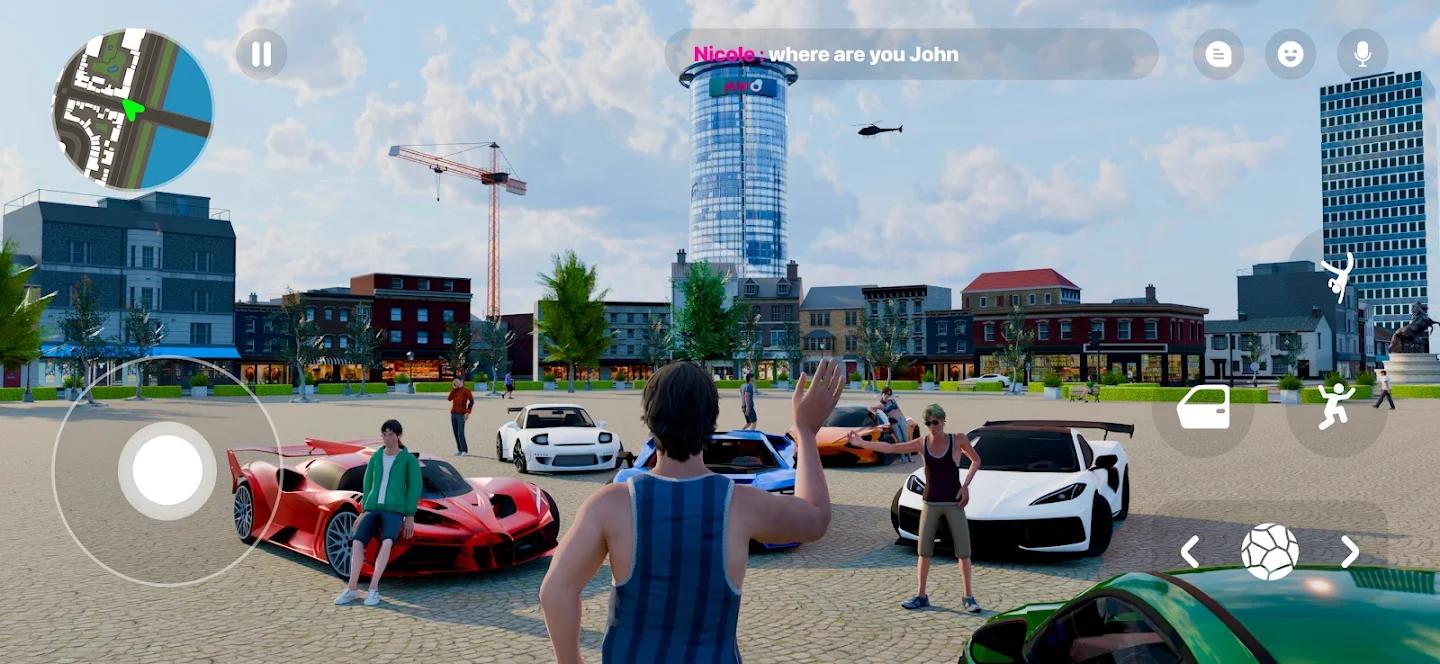Pause the game with the pause button
The width and height of the screenshot is (1440, 664).
[261, 54]
